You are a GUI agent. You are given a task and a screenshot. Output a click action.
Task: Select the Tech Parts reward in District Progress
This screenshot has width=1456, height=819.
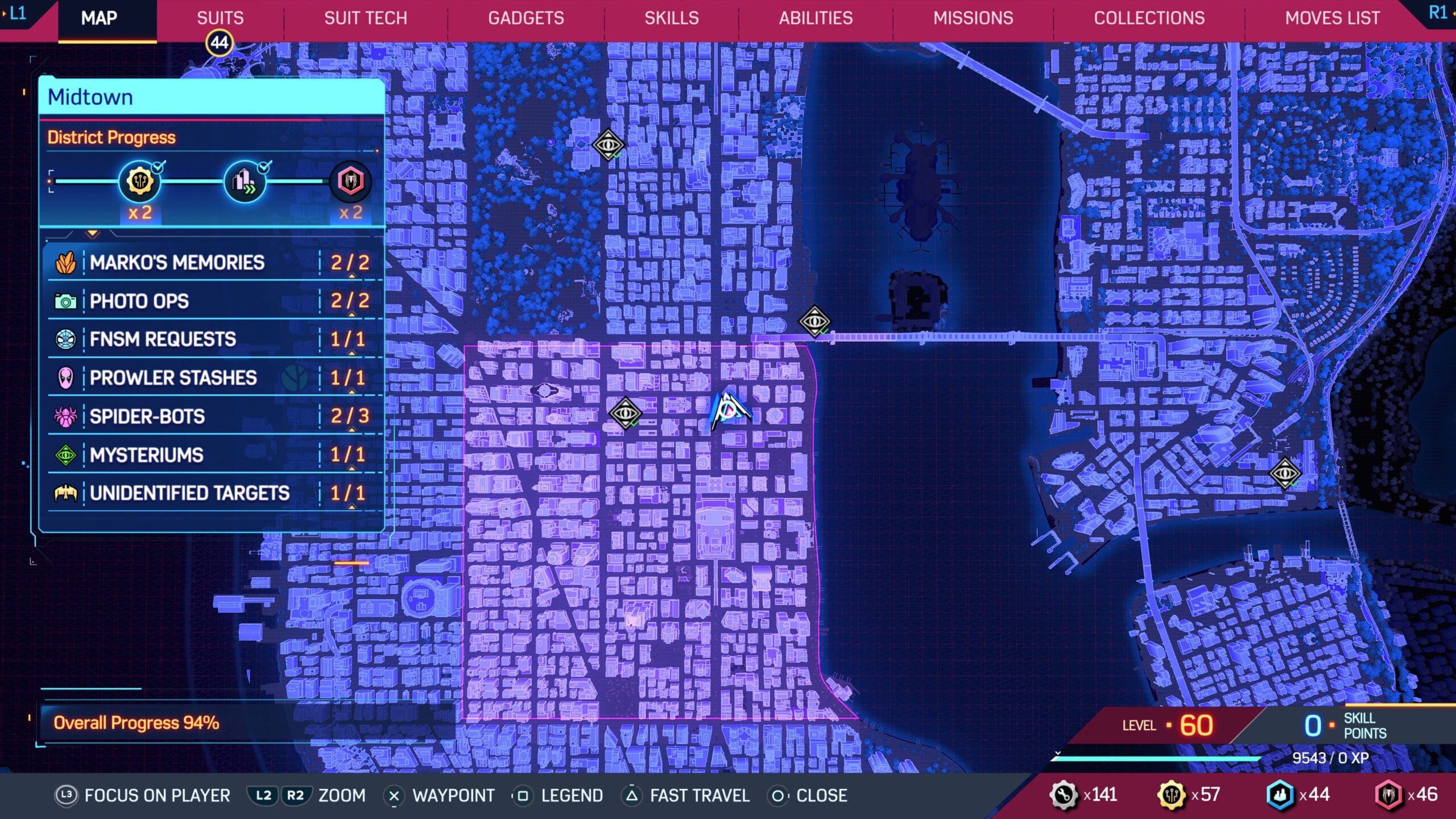click(139, 182)
